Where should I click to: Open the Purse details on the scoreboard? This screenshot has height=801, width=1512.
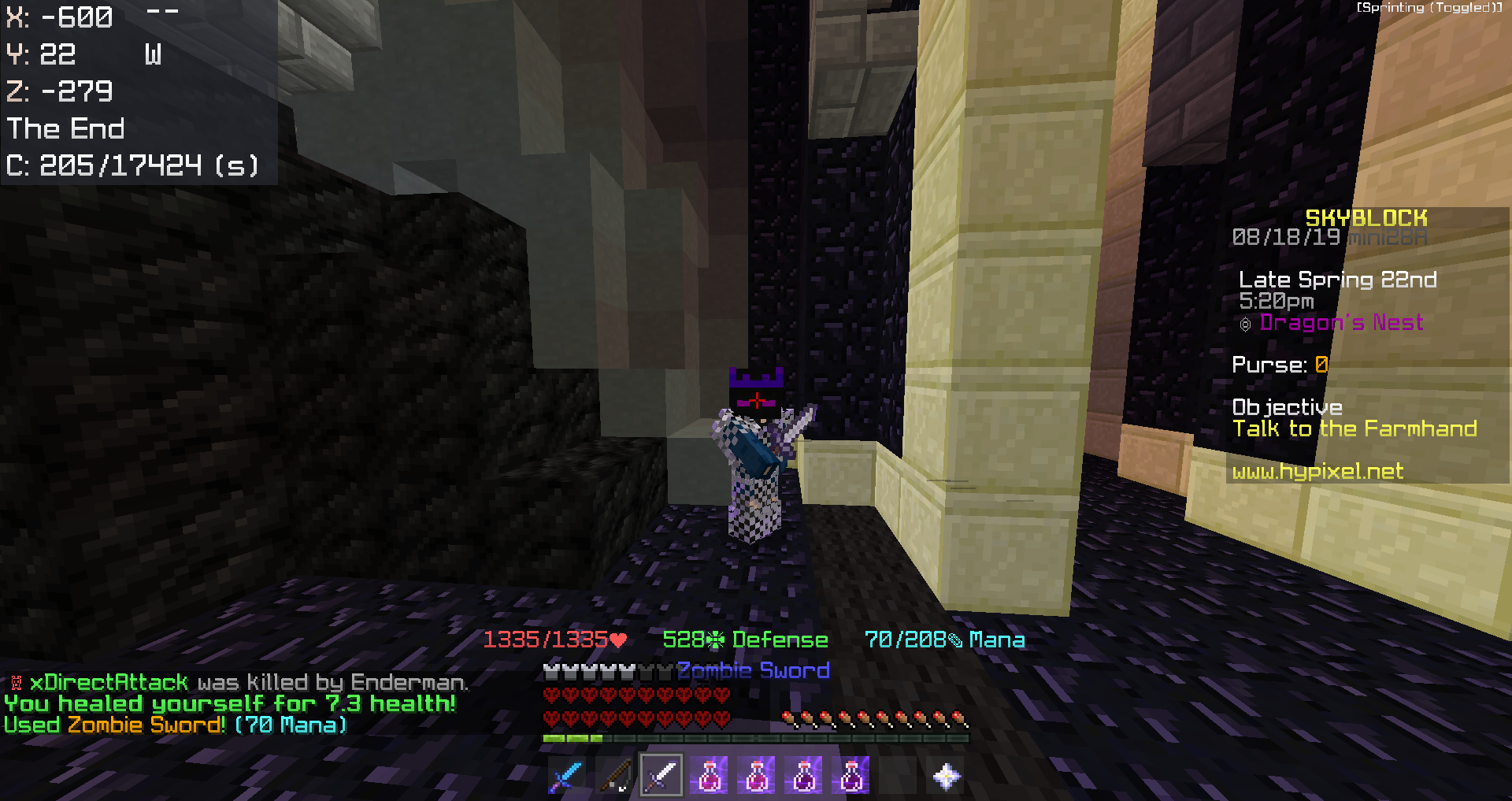click(x=1278, y=365)
